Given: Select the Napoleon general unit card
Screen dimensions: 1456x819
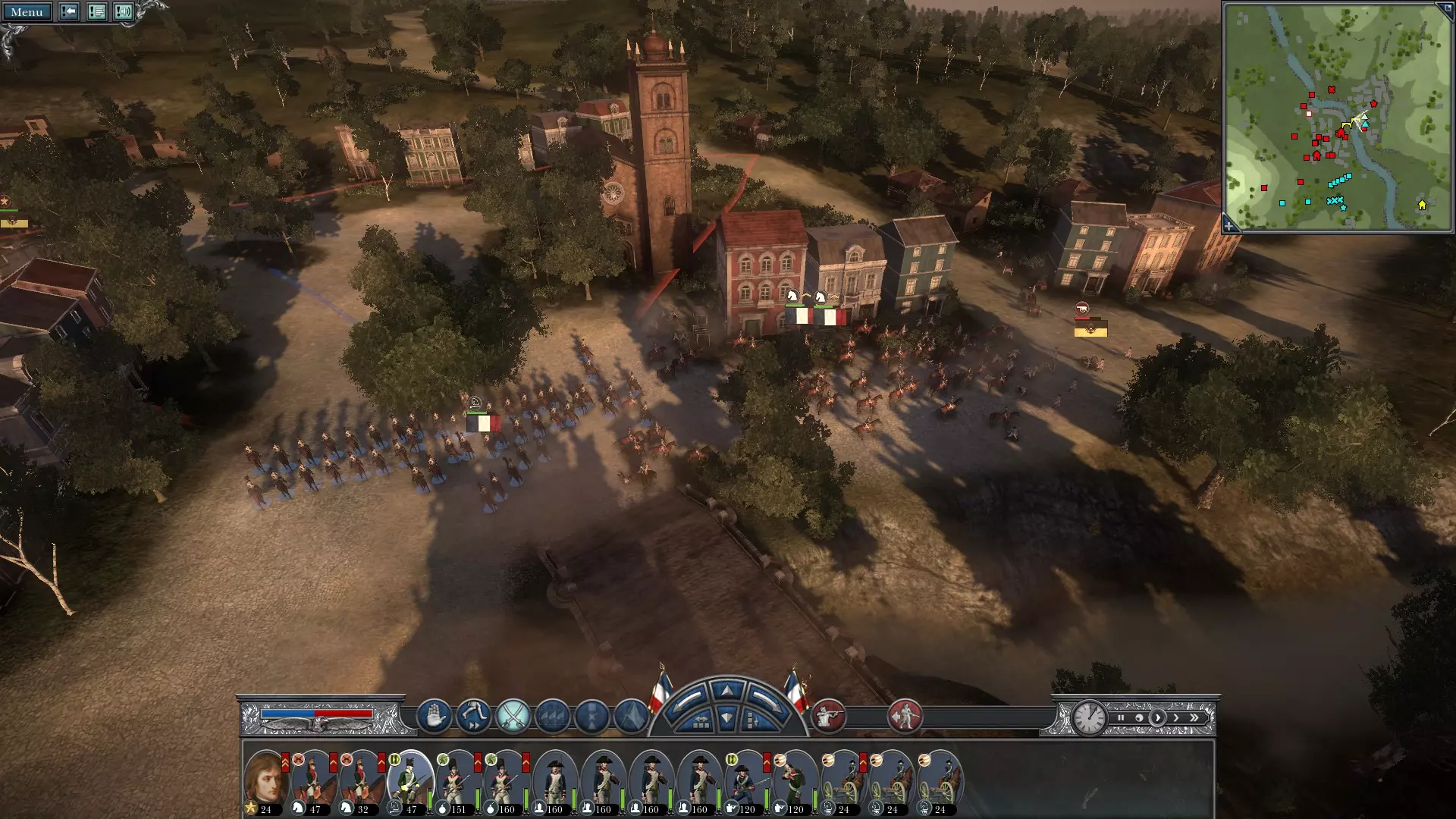Looking at the screenshot, I should click(x=265, y=781).
